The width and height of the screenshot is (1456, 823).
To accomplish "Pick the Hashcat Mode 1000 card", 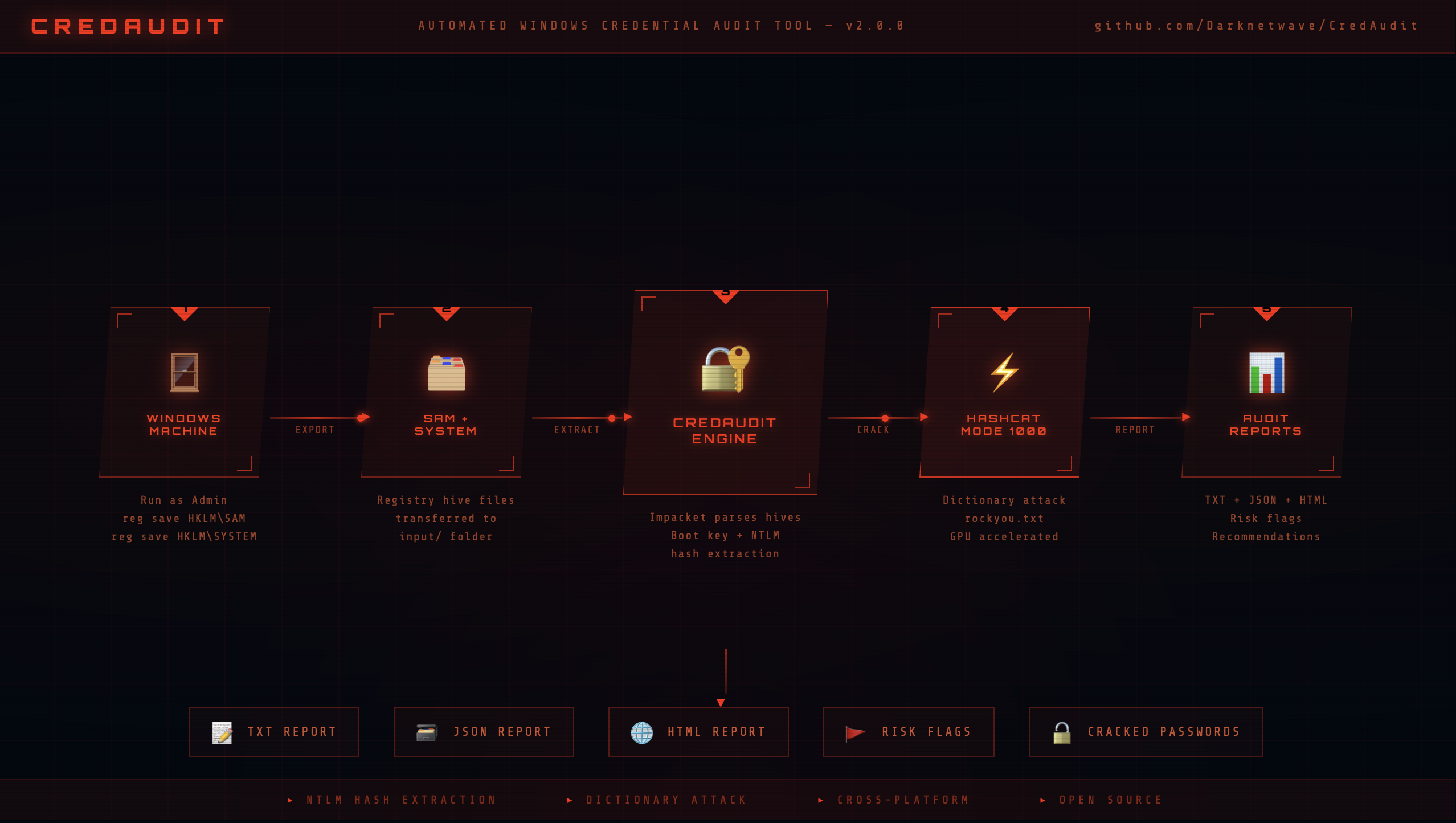I will click(1004, 392).
